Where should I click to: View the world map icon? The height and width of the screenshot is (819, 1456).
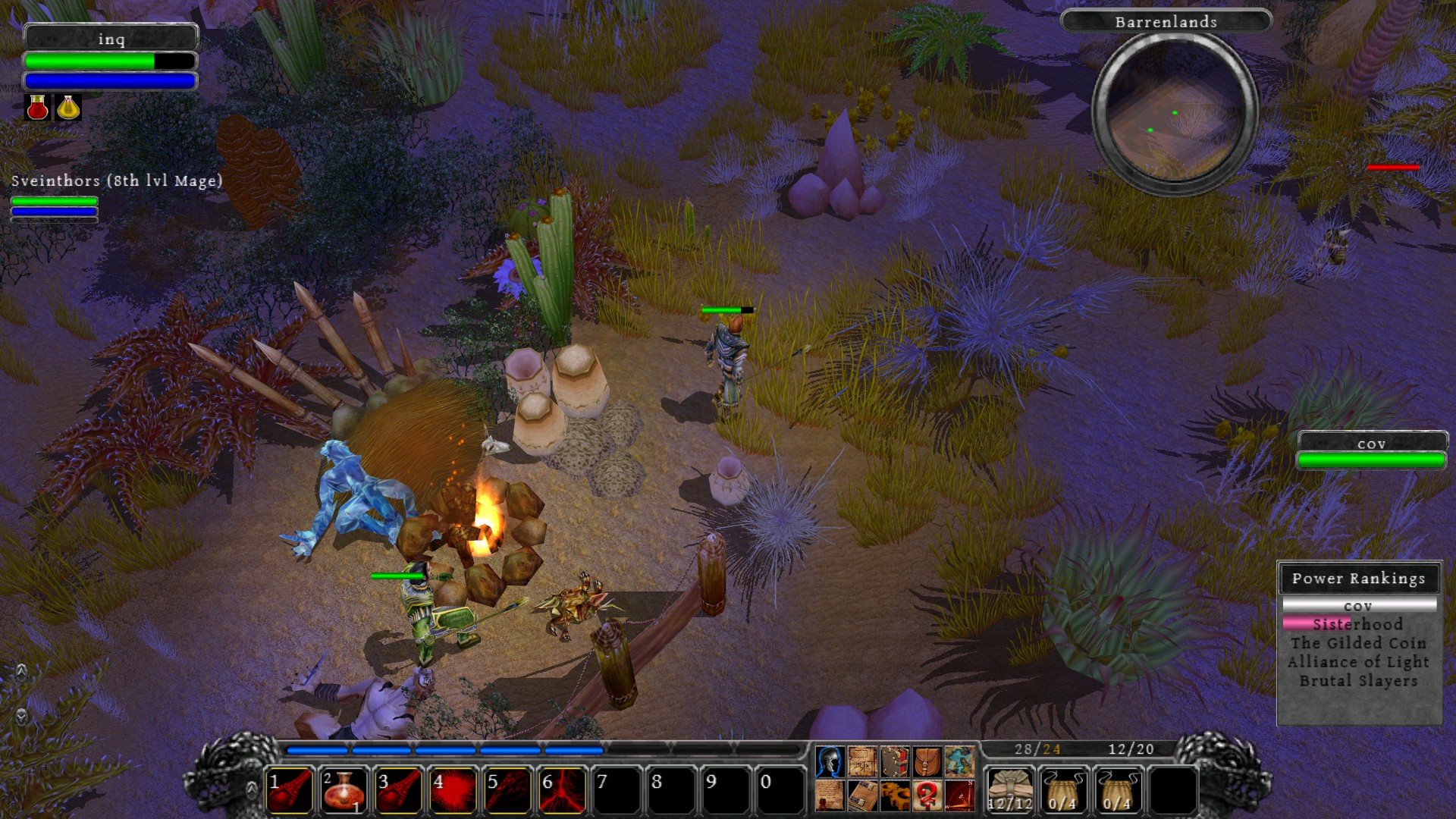[959, 762]
